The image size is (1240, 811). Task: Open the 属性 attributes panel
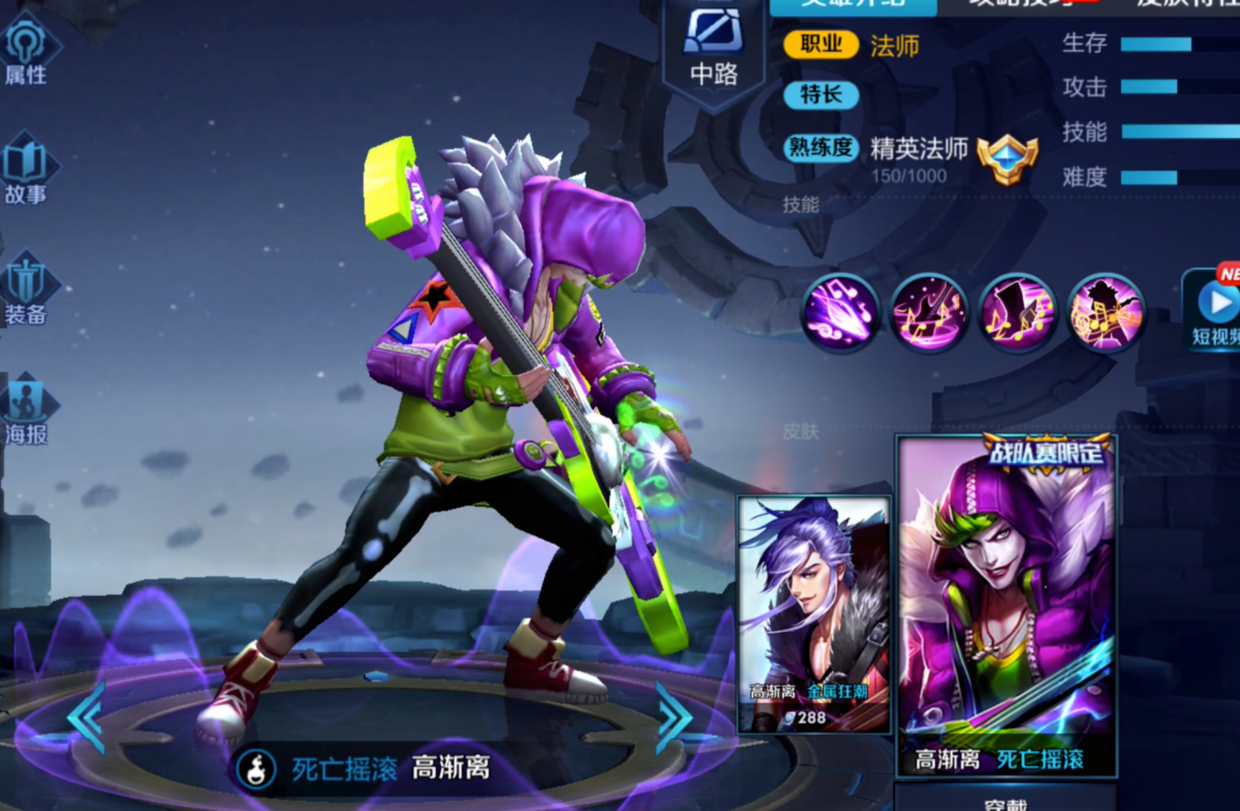point(27,50)
